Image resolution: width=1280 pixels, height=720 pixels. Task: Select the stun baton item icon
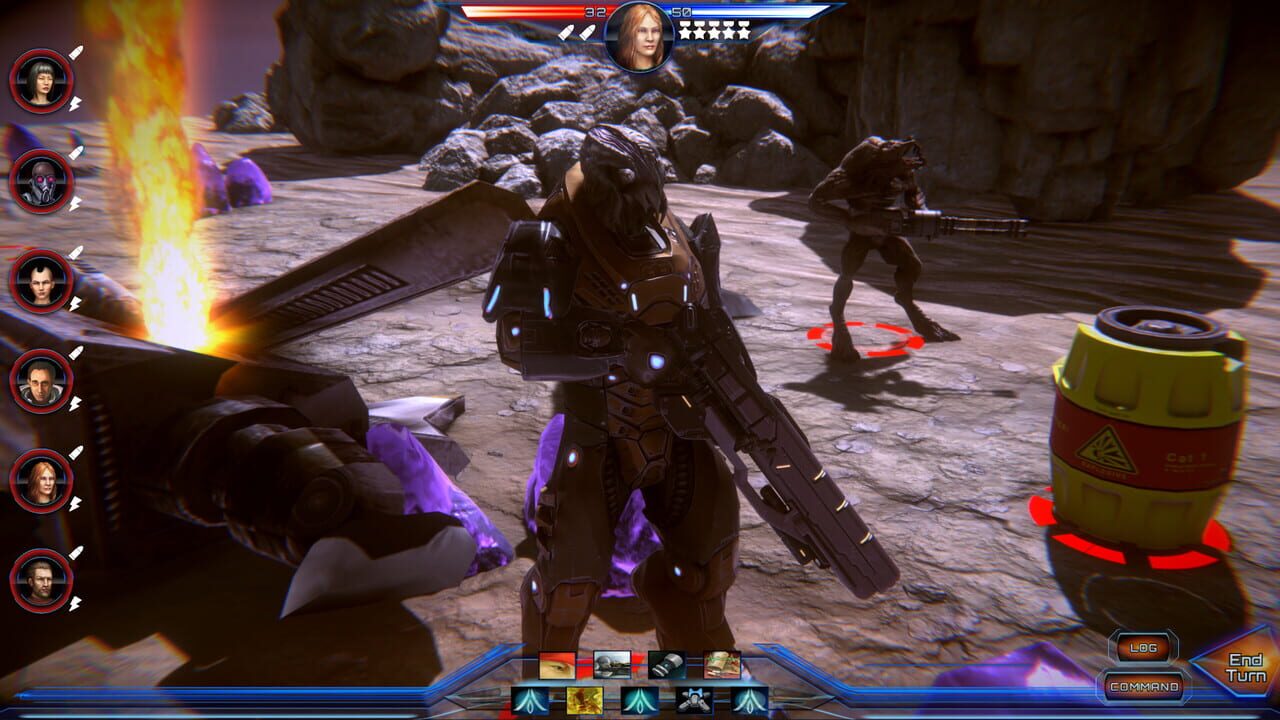pos(666,665)
